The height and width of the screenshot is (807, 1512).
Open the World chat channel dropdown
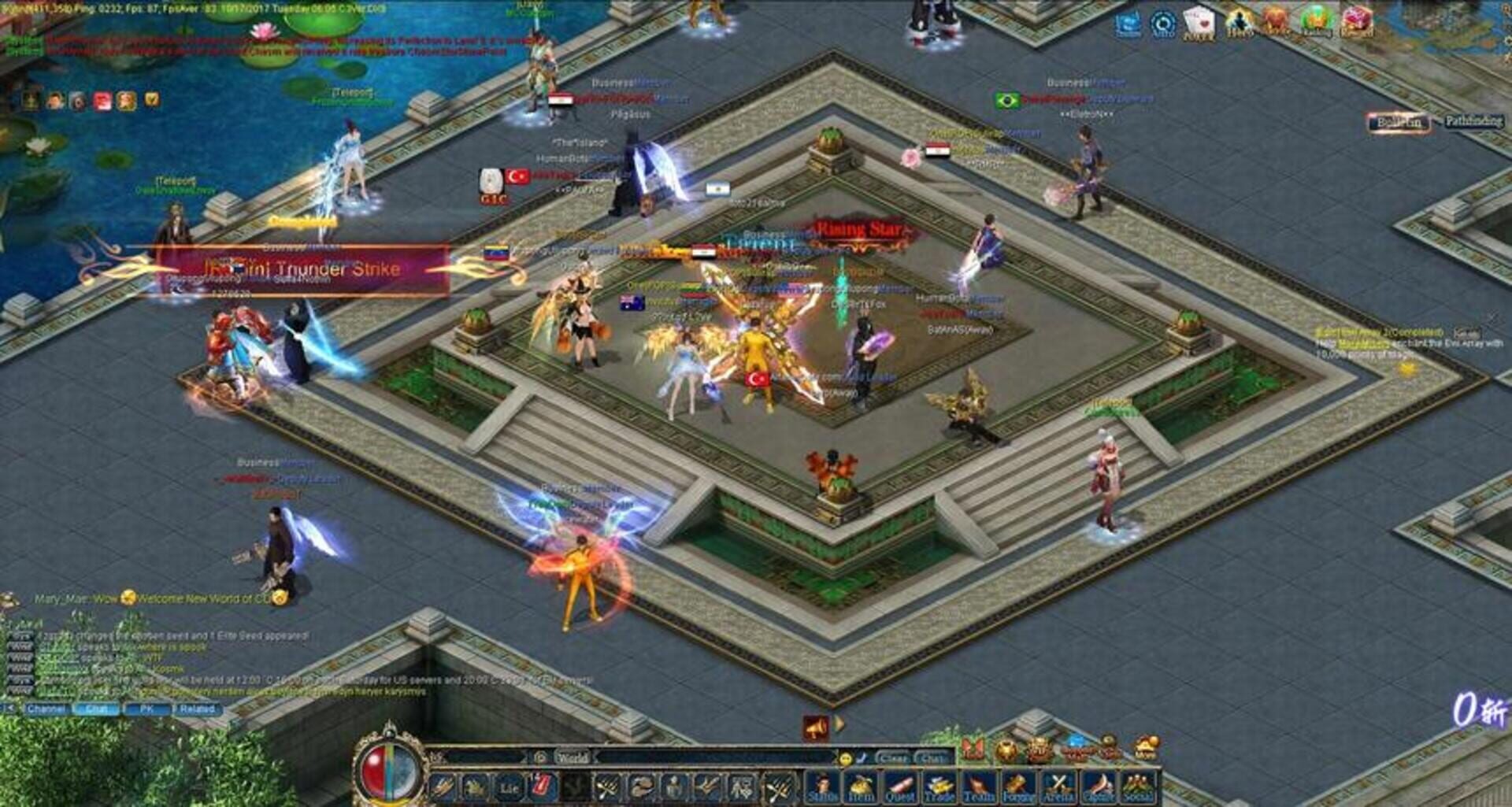pyautogui.click(x=573, y=757)
